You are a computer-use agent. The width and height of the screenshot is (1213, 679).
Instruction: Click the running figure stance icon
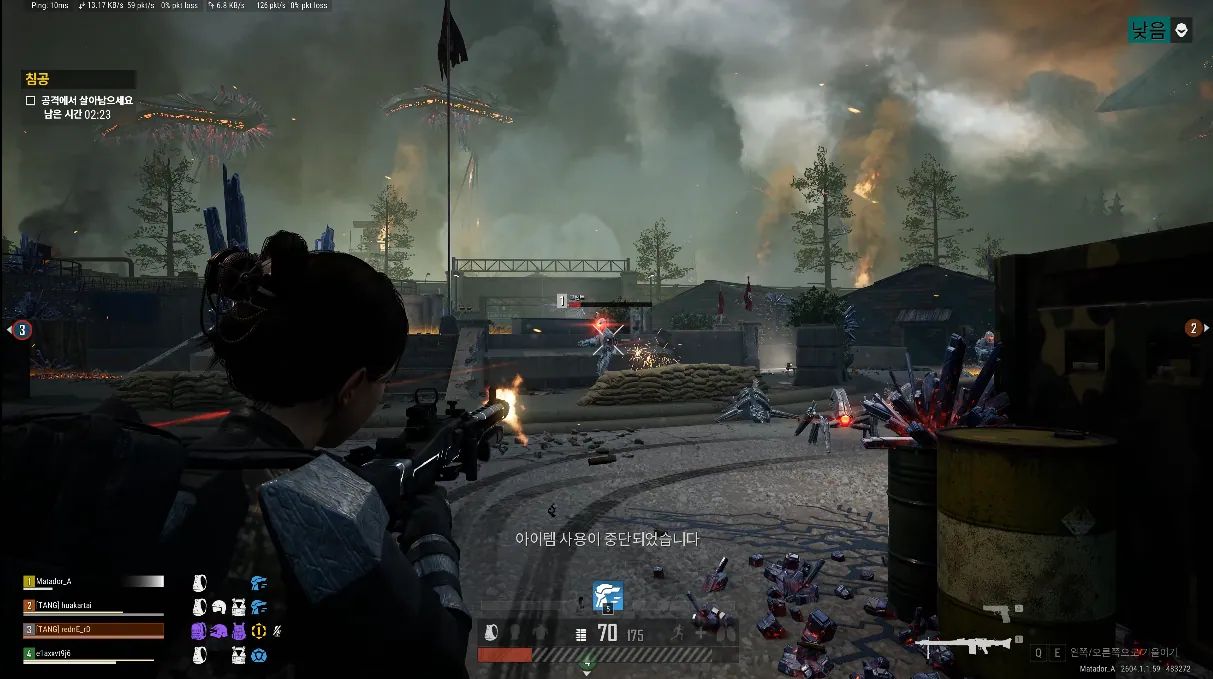point(677,633)
